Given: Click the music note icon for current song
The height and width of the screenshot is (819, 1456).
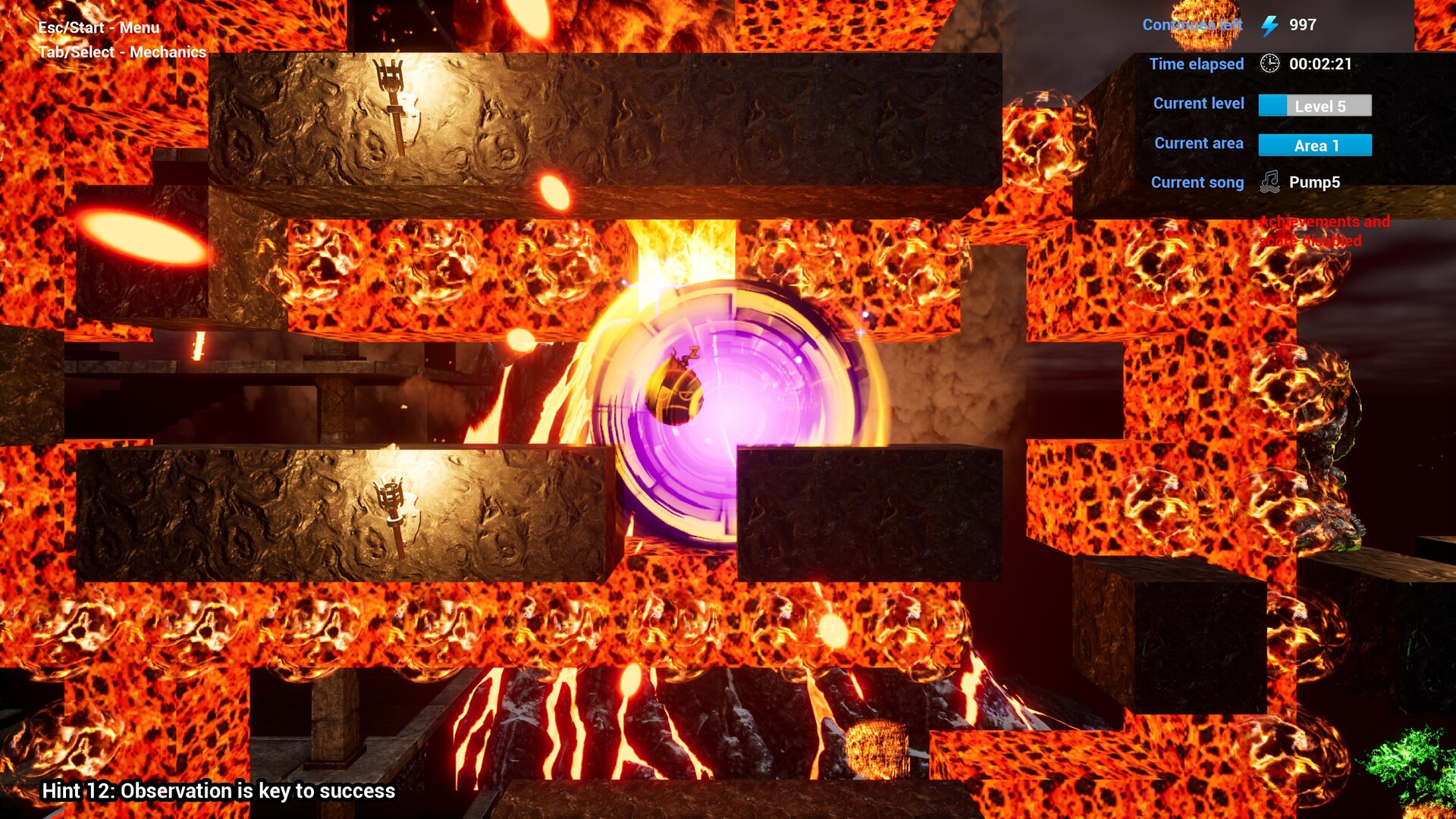Looking at the screenshot, I should (x=1270, y=182).
